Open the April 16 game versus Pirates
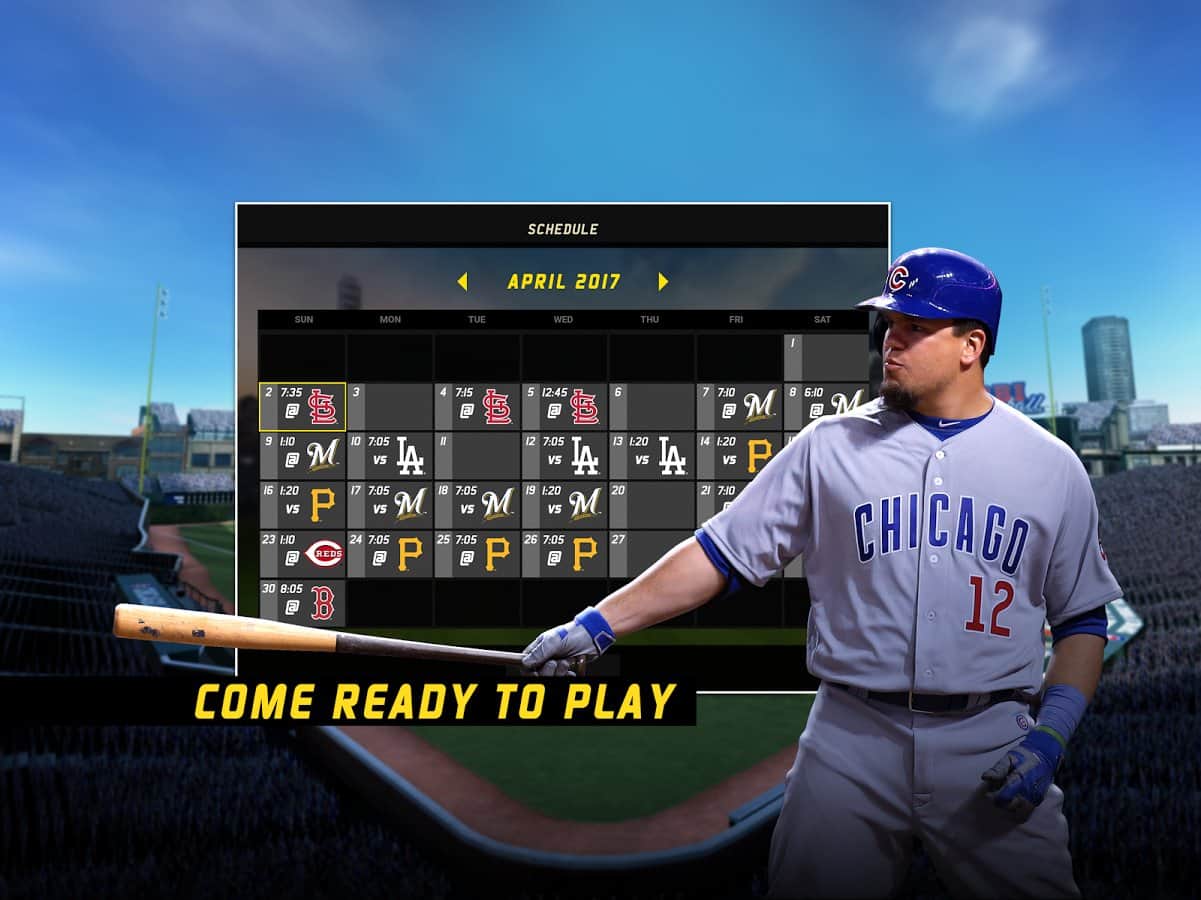Image resolution: width=1201 pixels, height=900 pixels. click(x=303, y=504)
